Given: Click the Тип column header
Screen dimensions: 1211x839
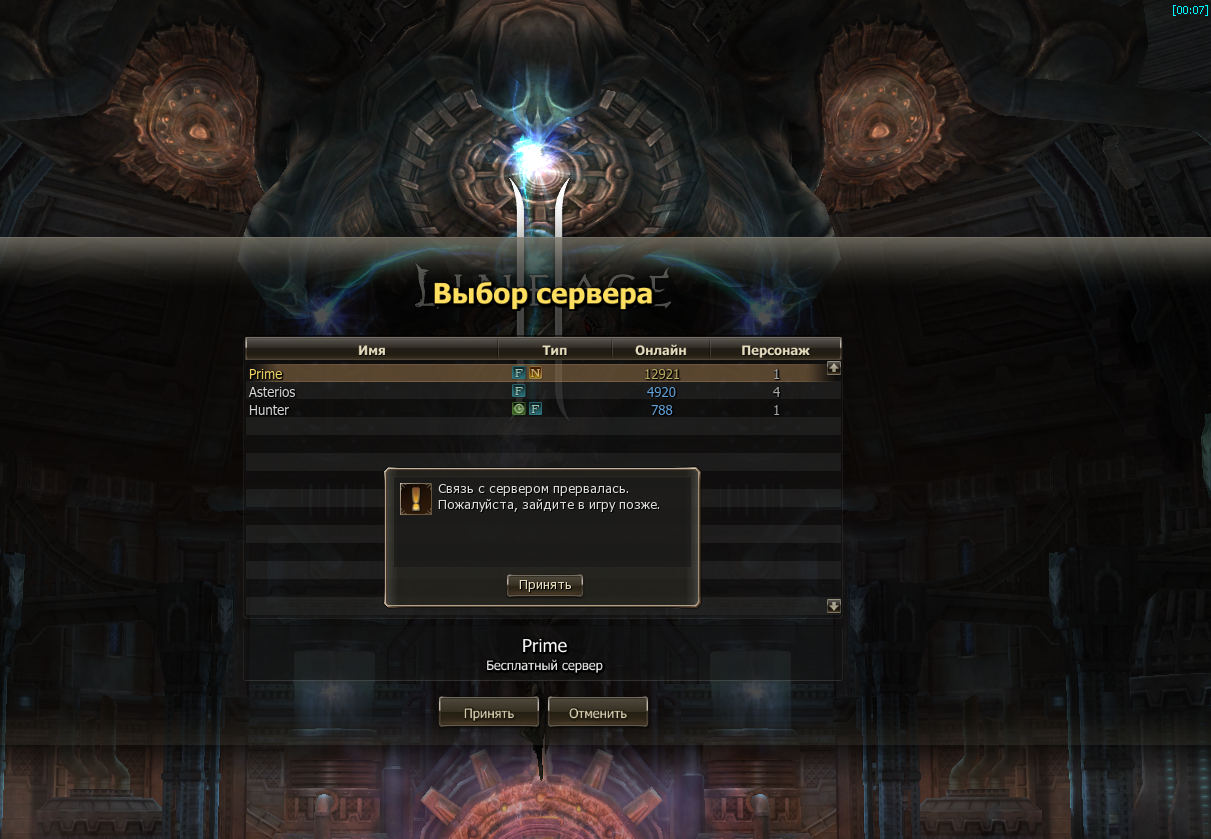Looking at the screenshot, I should [554, 350].
